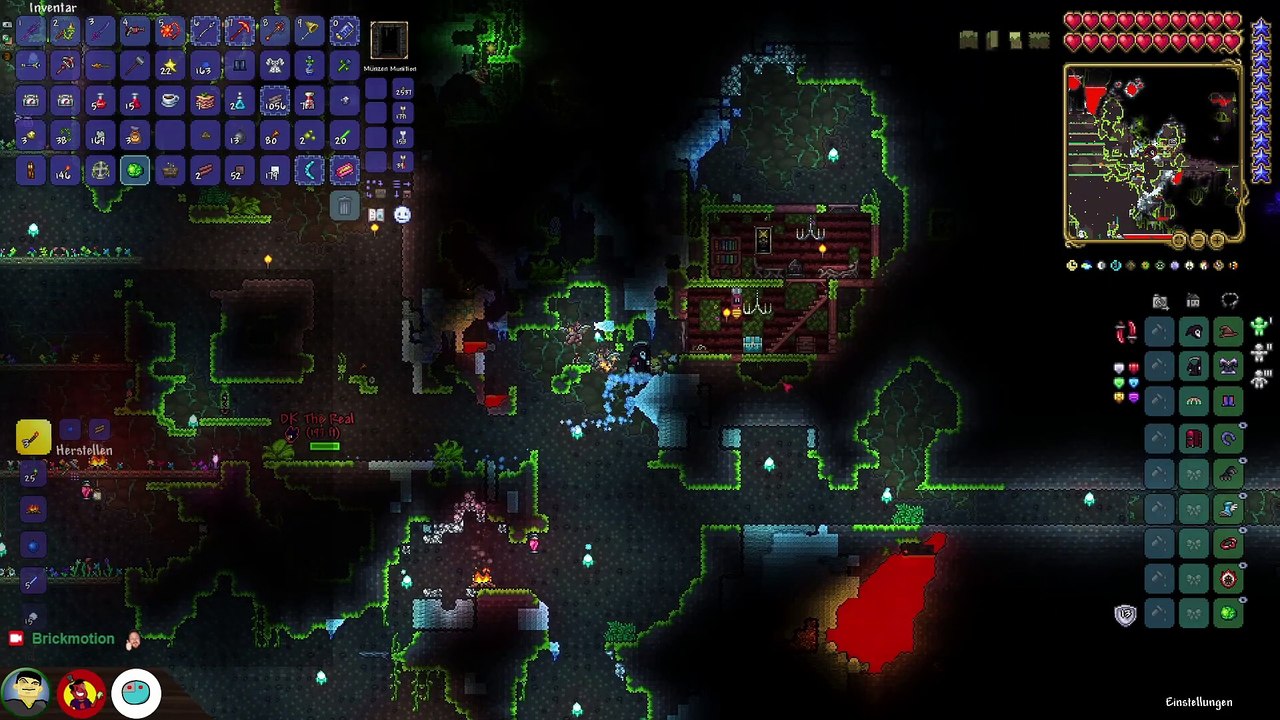Pick the fallen star stack of 22
Image resolution: width=1280 pixels, height=720 pixels.
click(169, 66)
